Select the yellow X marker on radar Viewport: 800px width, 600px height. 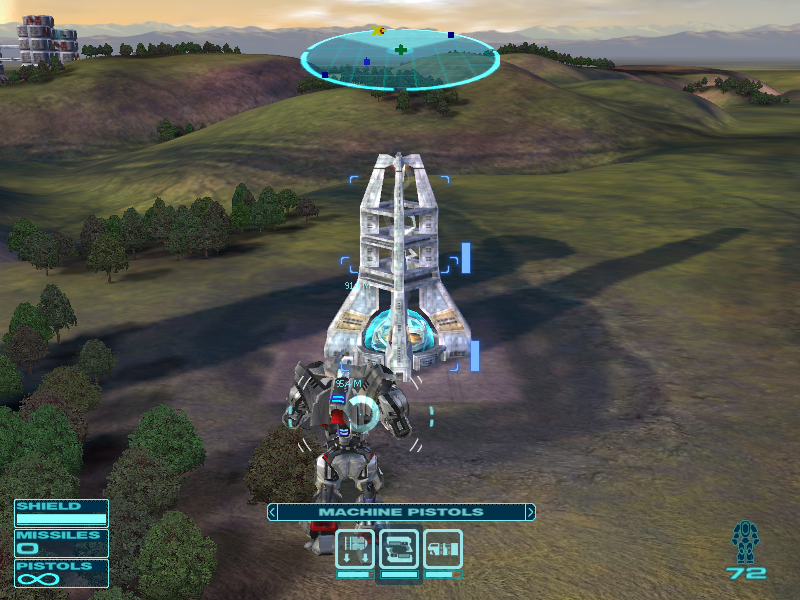point(378,31)
